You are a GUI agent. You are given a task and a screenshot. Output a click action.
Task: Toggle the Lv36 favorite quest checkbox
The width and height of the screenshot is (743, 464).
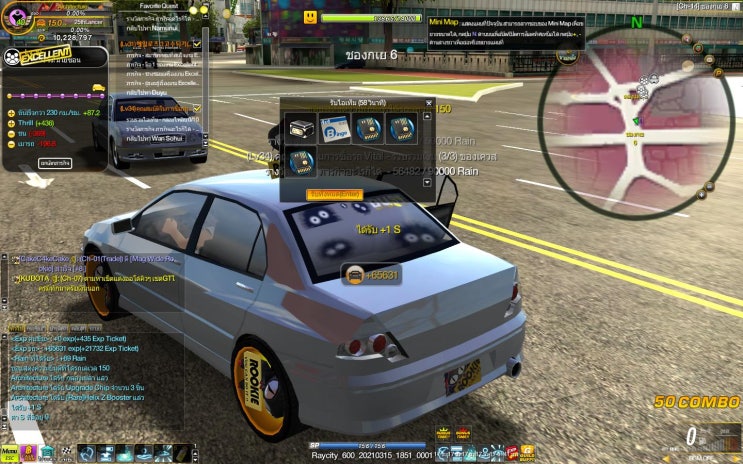[x=196, y=108]
